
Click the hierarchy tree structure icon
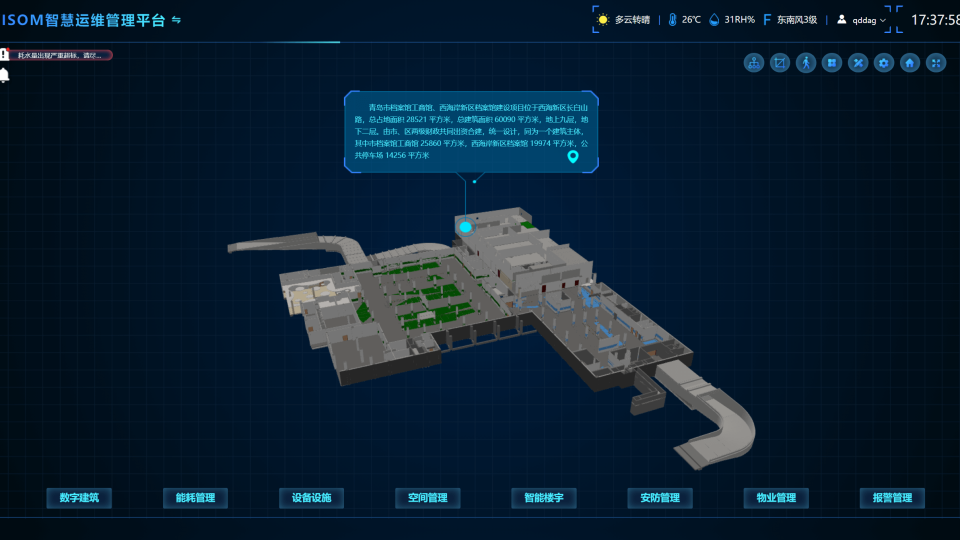point(754,63)
